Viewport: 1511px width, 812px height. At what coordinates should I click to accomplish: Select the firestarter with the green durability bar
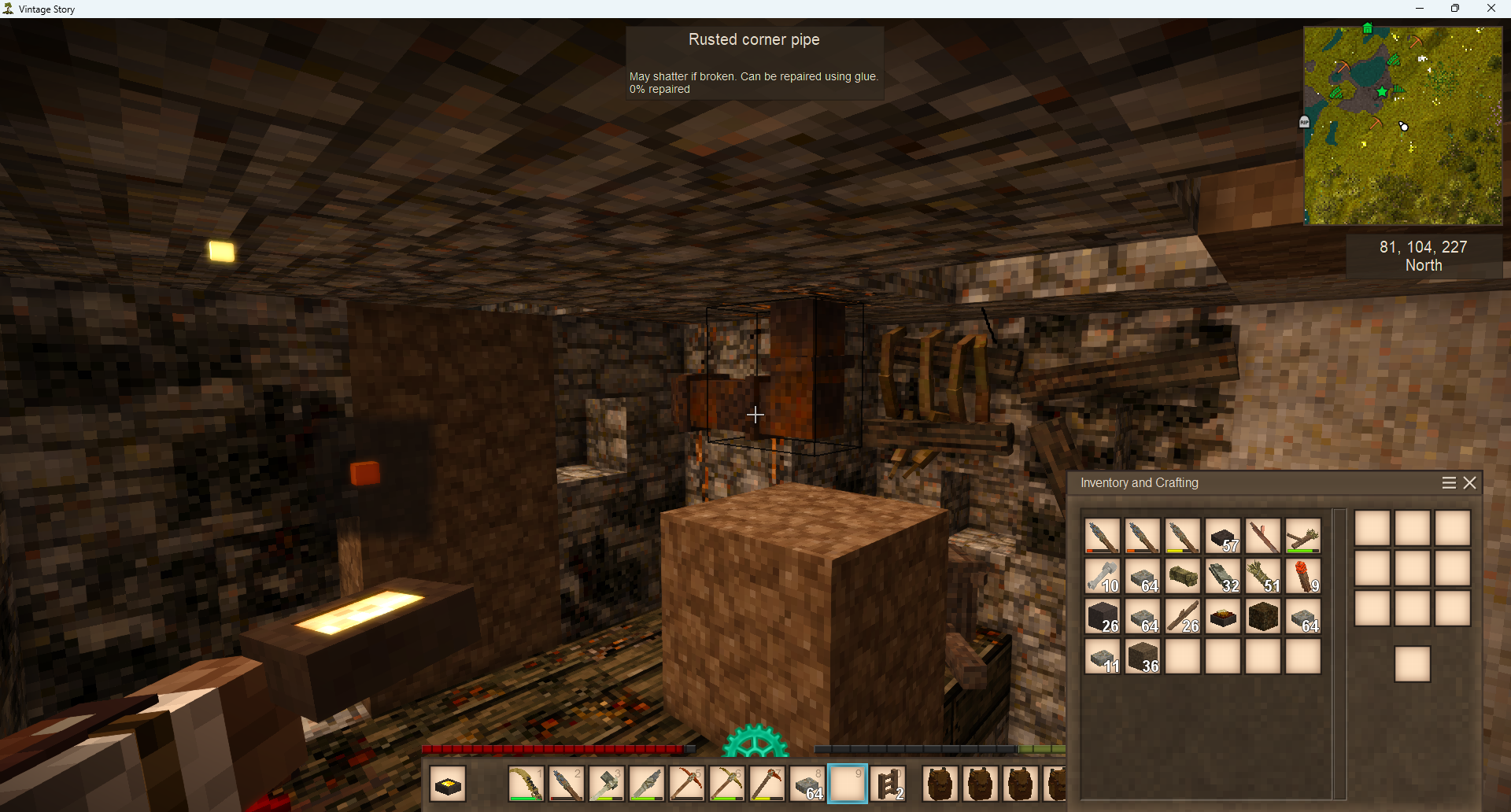[x=1303, y=537]
